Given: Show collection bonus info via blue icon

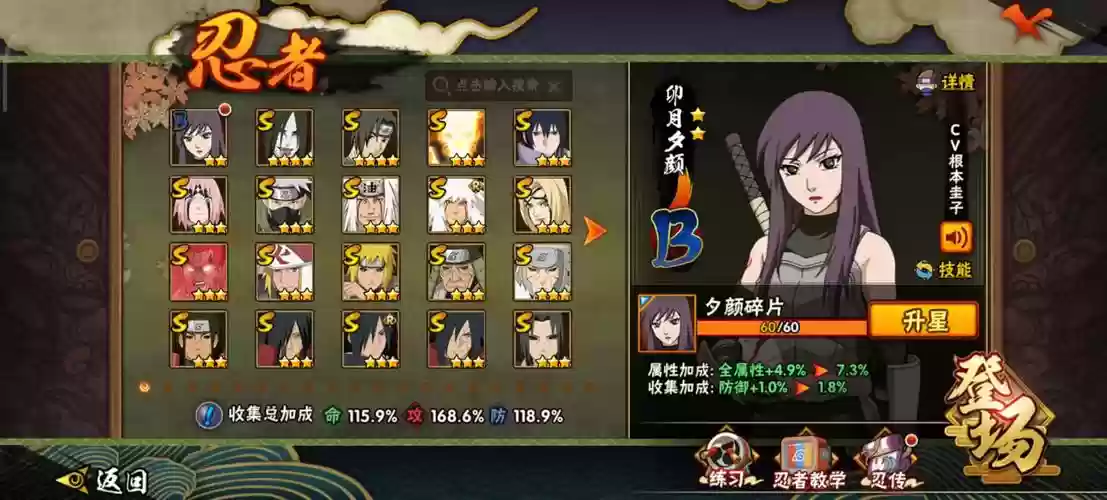Looking at the screenshot, I should pos(207,415).
